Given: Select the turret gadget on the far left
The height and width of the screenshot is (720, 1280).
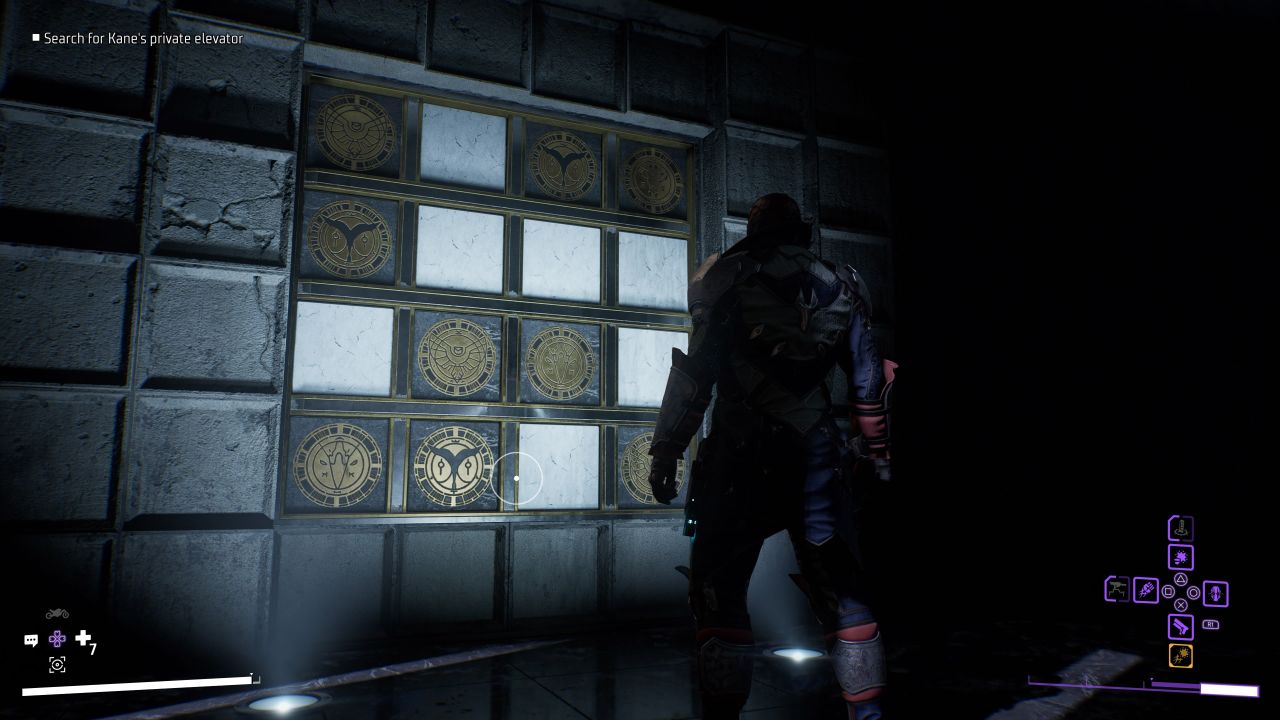Looking at the screenshot, I should 1116,589.
